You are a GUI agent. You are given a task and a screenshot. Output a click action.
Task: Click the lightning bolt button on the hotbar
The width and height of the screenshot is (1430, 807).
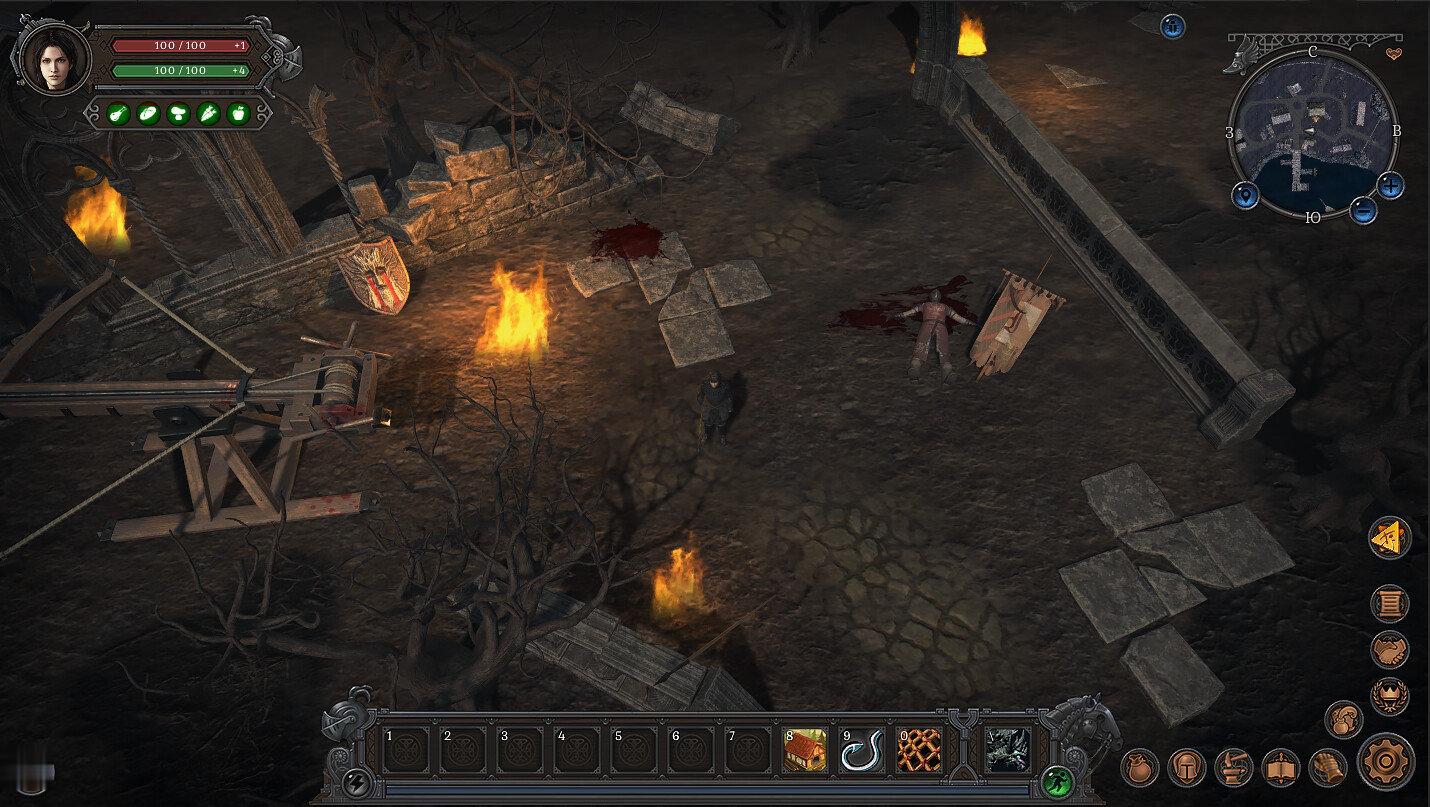coord(357,780)
